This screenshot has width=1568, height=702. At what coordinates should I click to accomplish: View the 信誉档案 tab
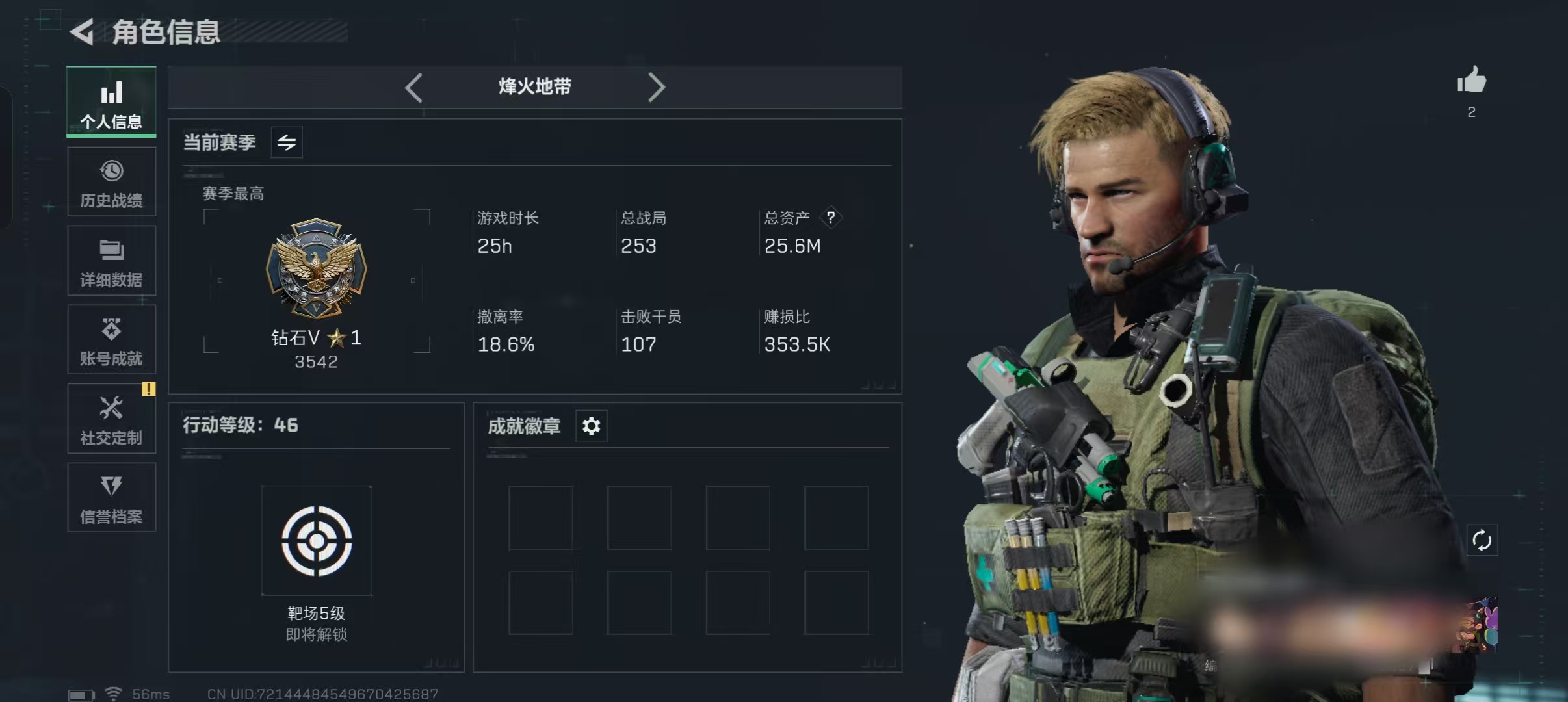pos(111,498)
